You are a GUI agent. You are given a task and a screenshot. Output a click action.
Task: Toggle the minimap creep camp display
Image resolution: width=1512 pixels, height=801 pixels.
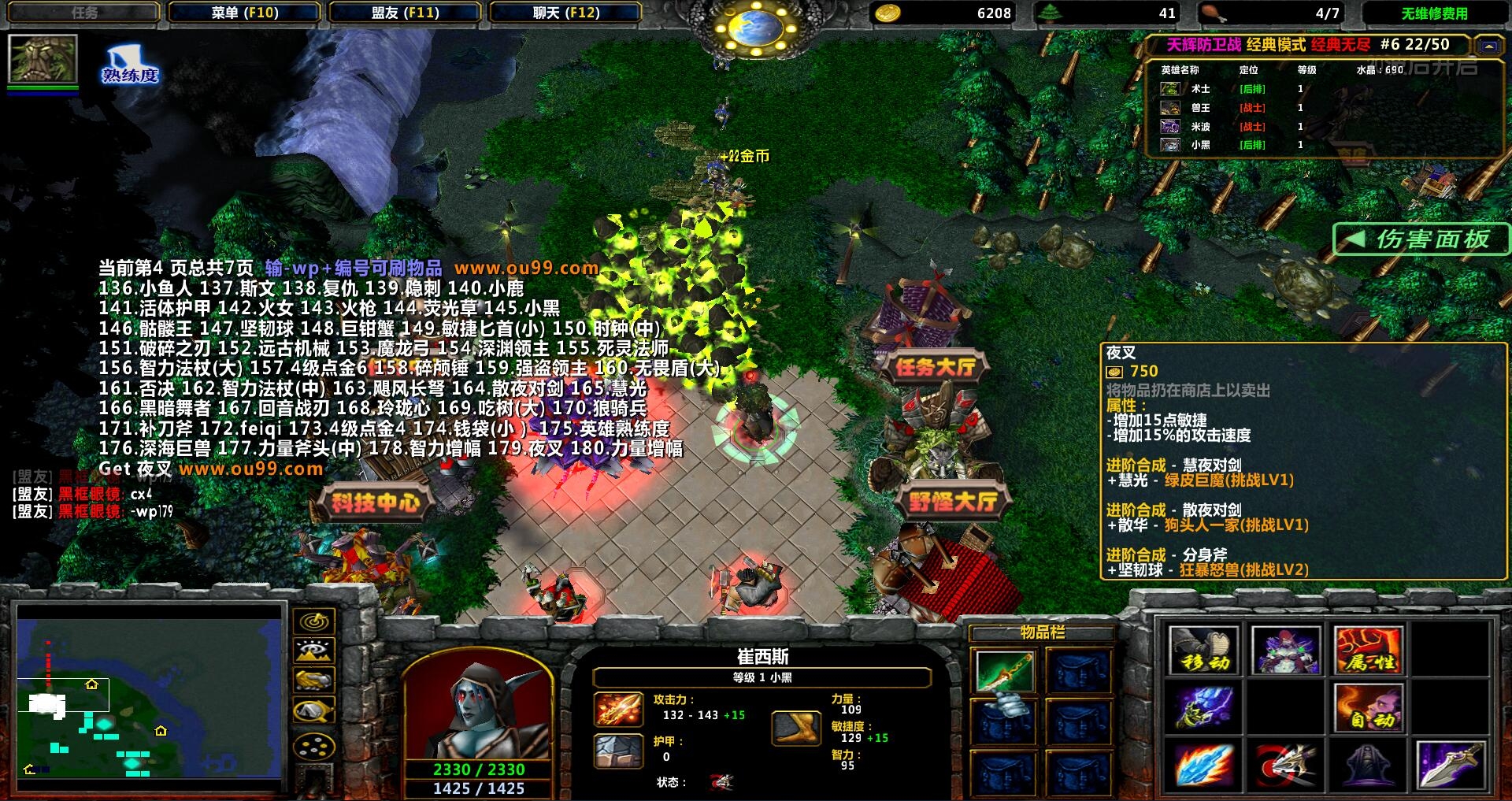[x=313, y=711]
